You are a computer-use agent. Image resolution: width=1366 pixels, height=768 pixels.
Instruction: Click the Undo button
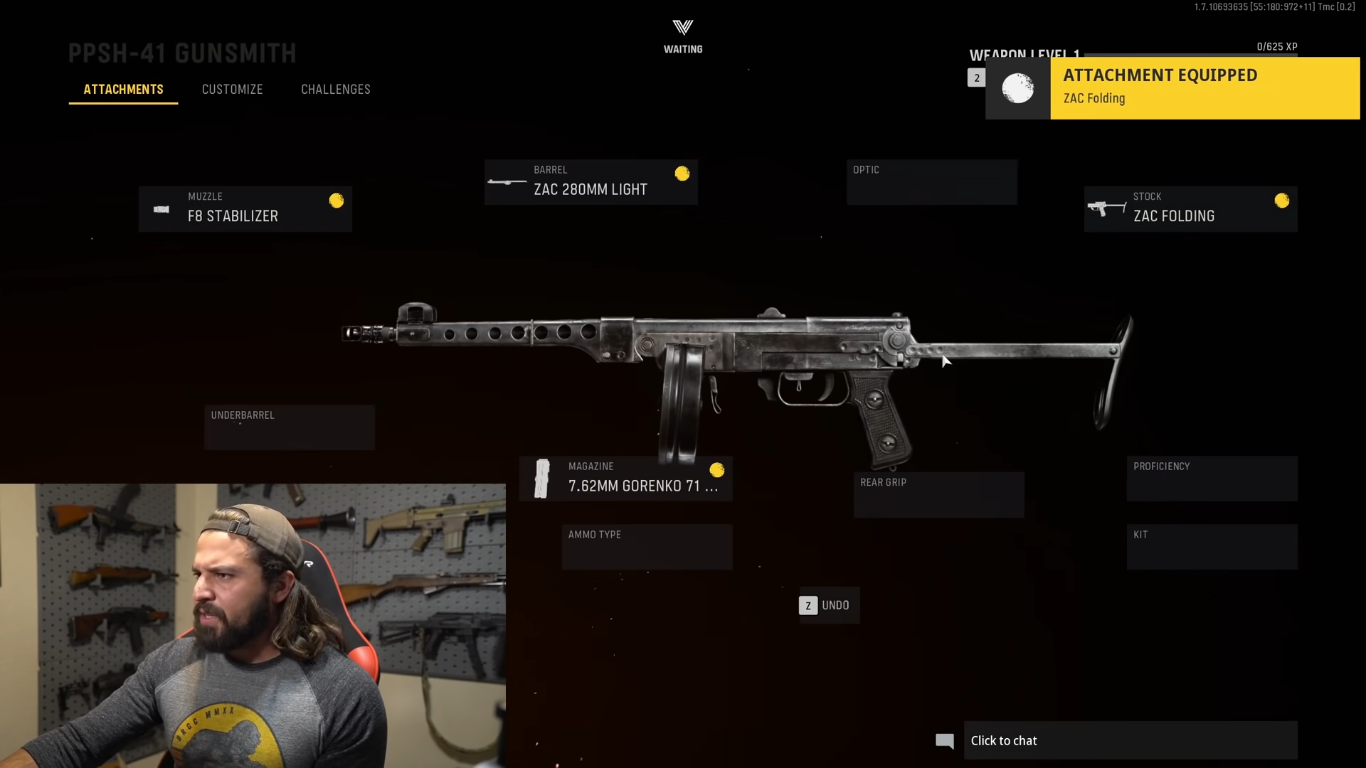point(827,605)
